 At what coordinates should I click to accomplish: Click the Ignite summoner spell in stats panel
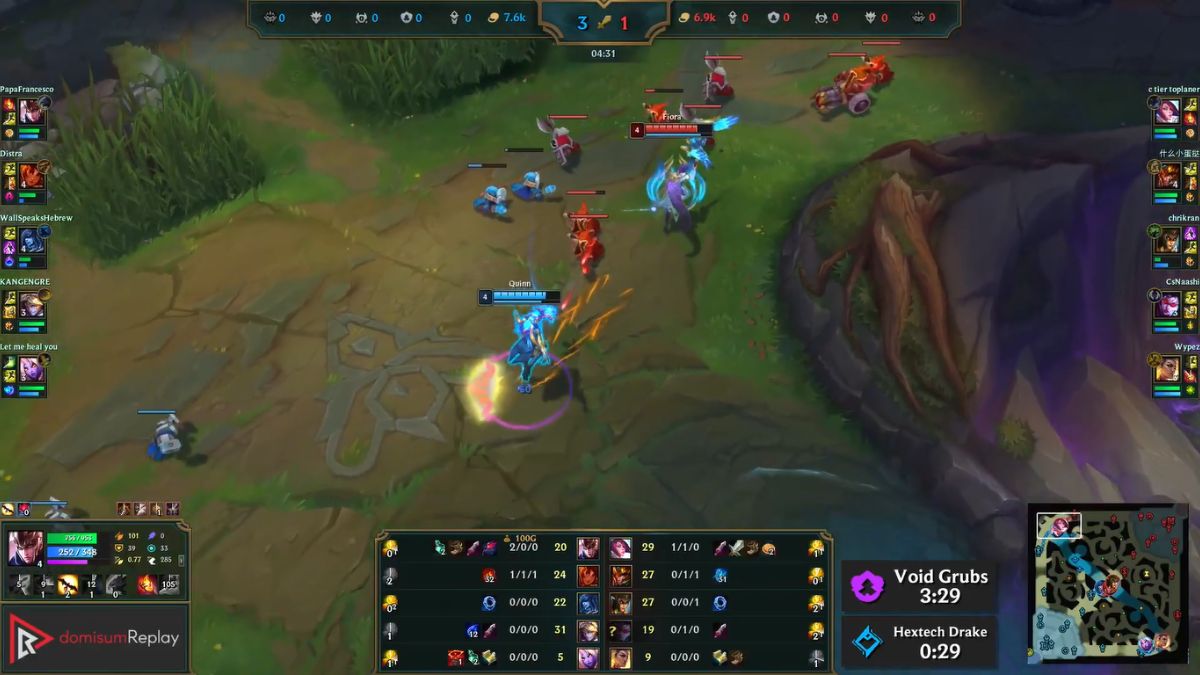147,584
